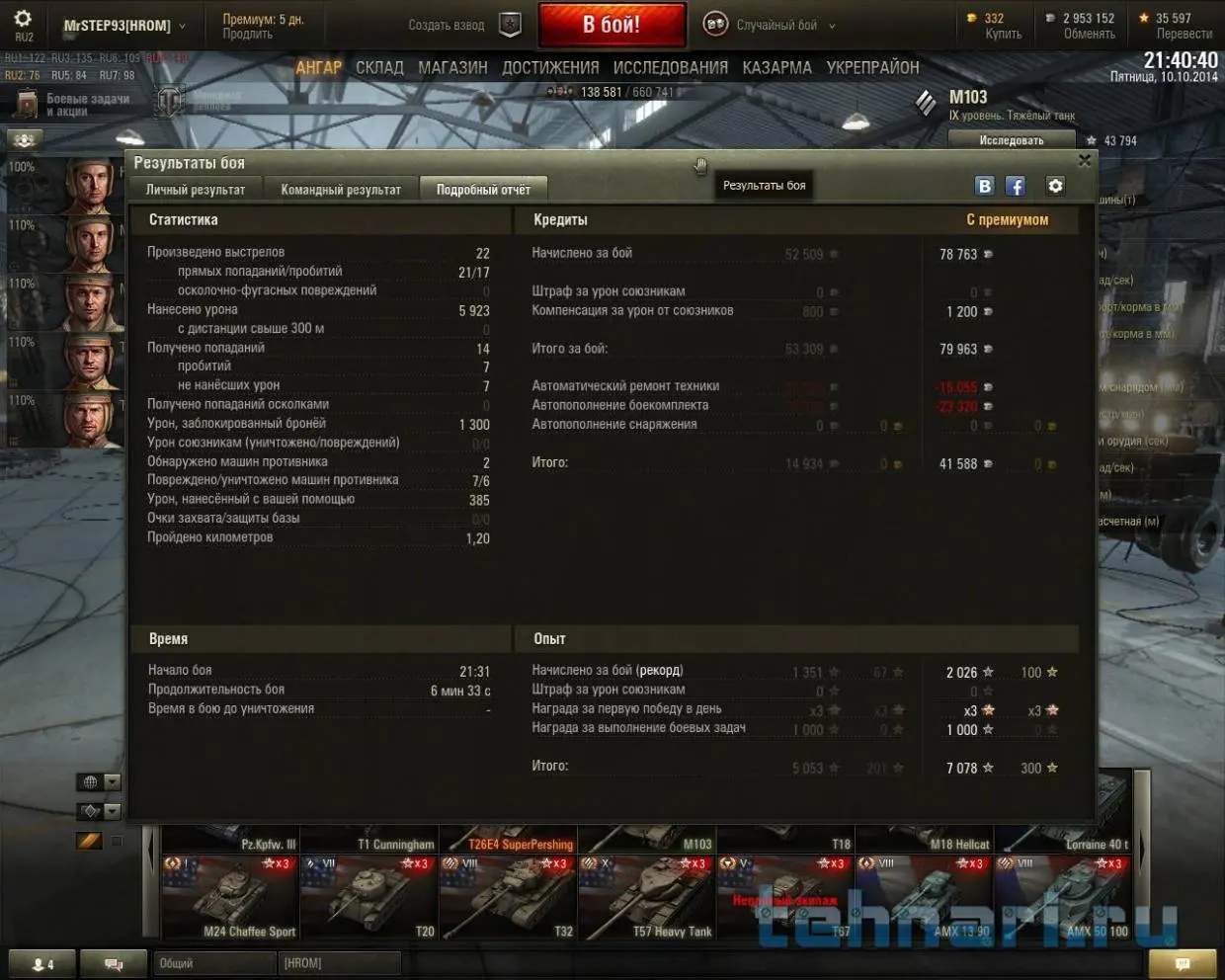Switch to the Личный результат tab

(x=196, y=190)
